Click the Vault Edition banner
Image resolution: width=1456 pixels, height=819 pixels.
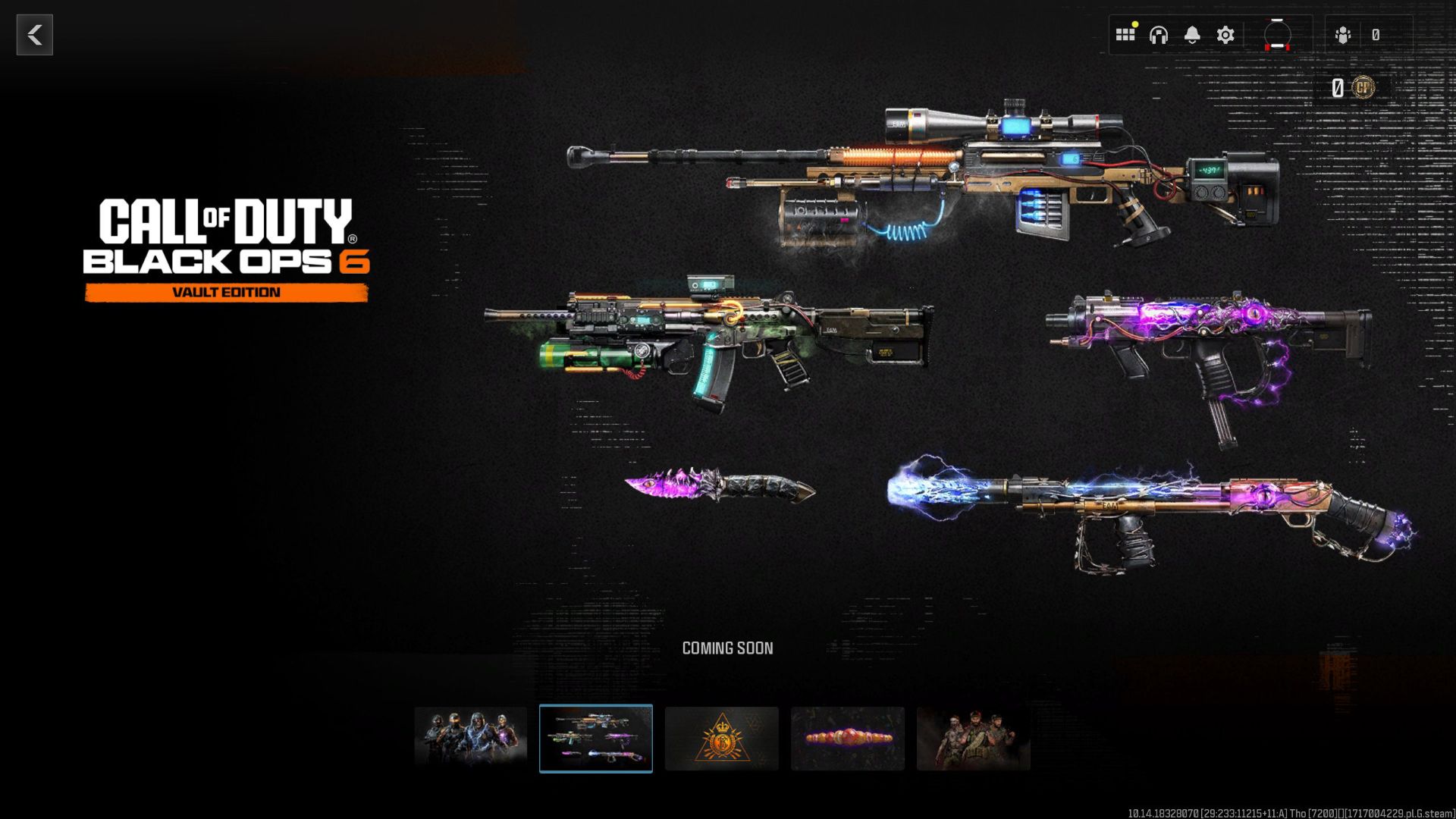click(x=225, y=290)
